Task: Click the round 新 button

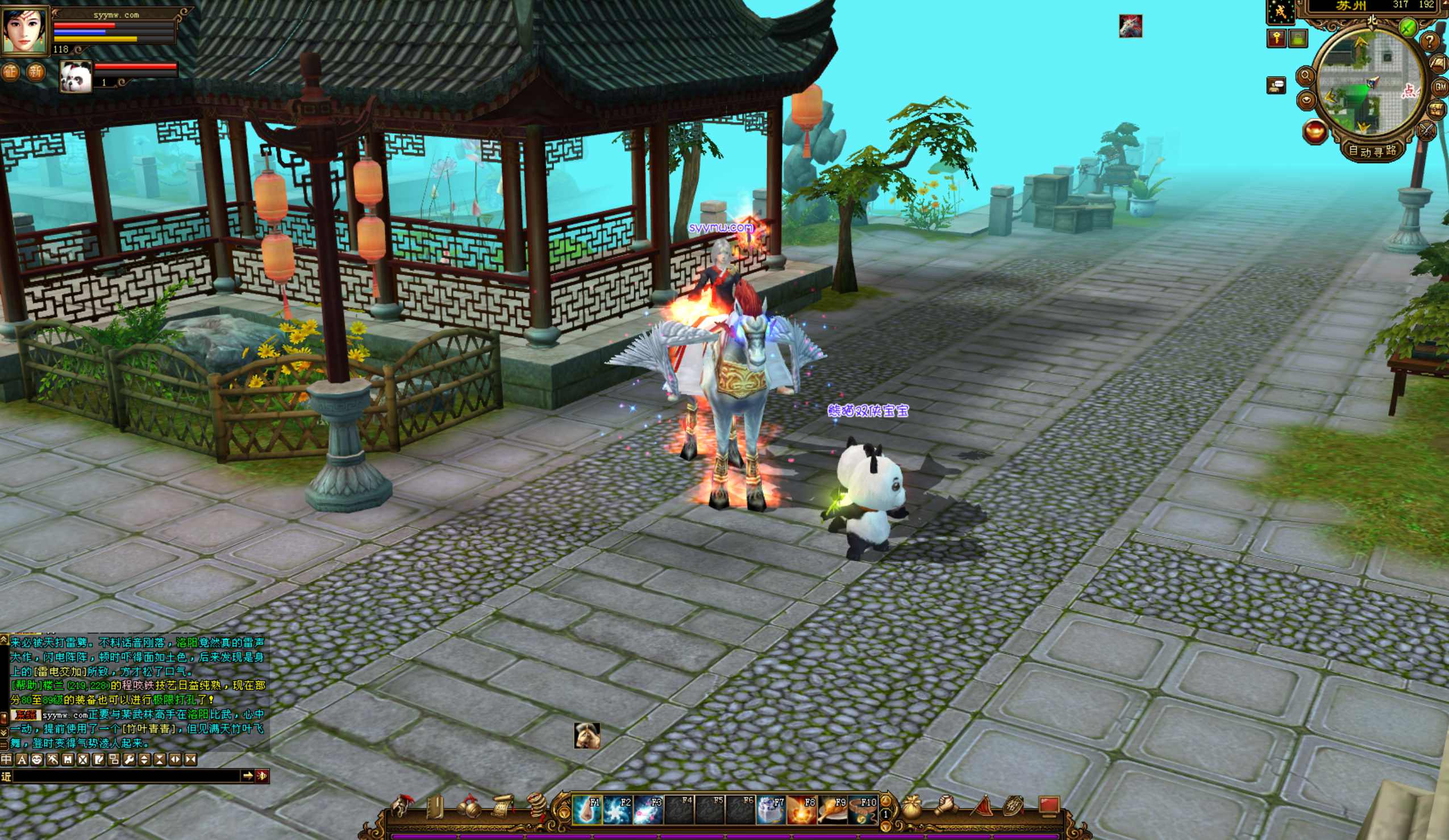Action: coord(36,72)
